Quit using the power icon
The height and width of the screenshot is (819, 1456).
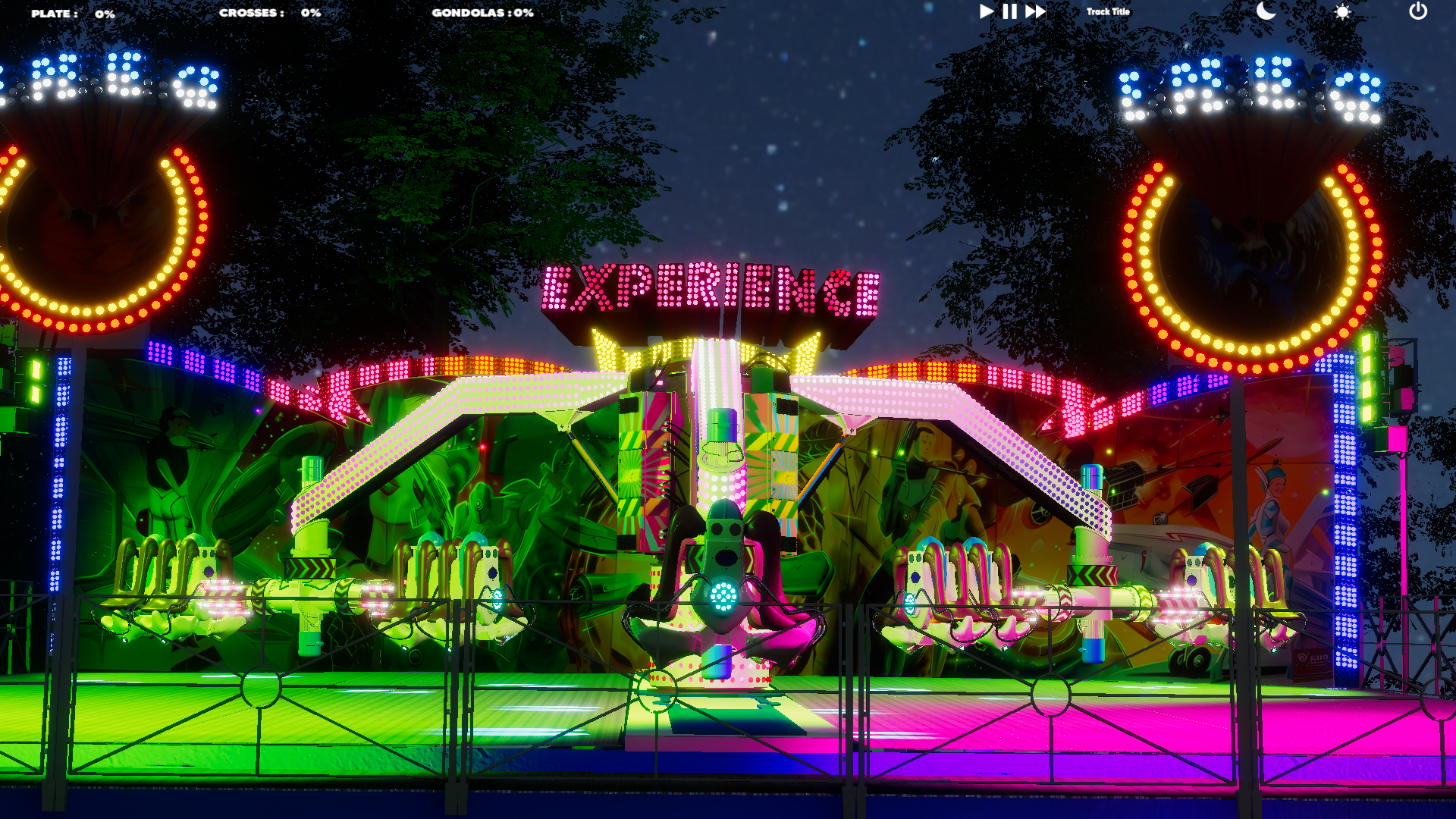coord(1418,11)
